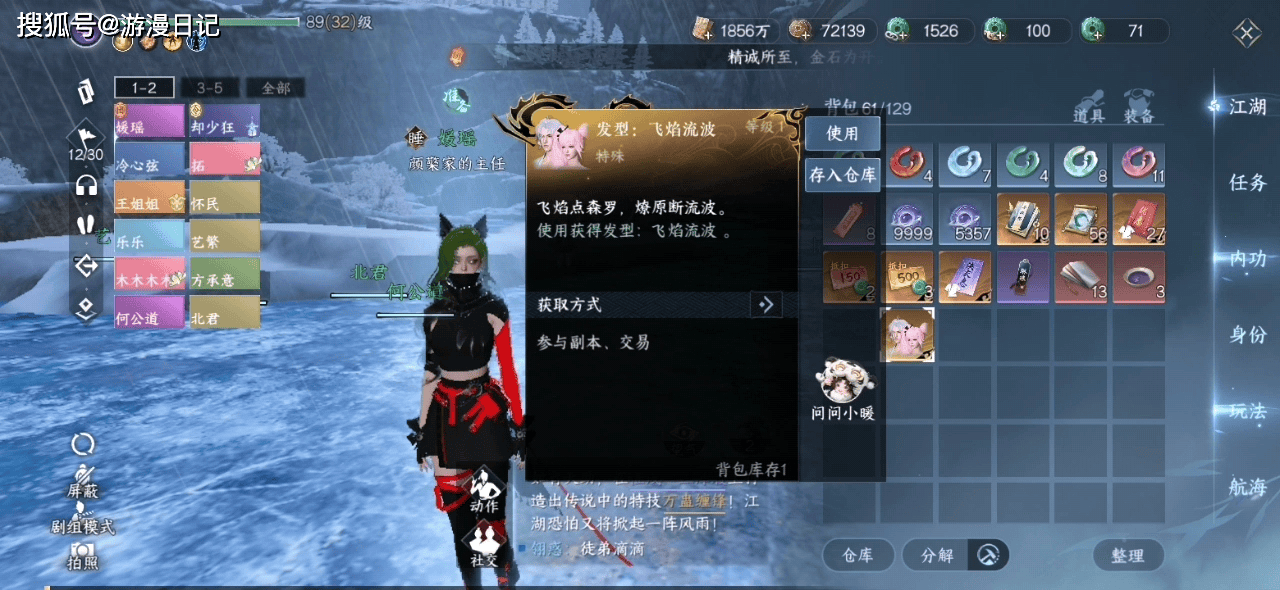Open the 仓库 warehouse

click(x=858, y=555)
